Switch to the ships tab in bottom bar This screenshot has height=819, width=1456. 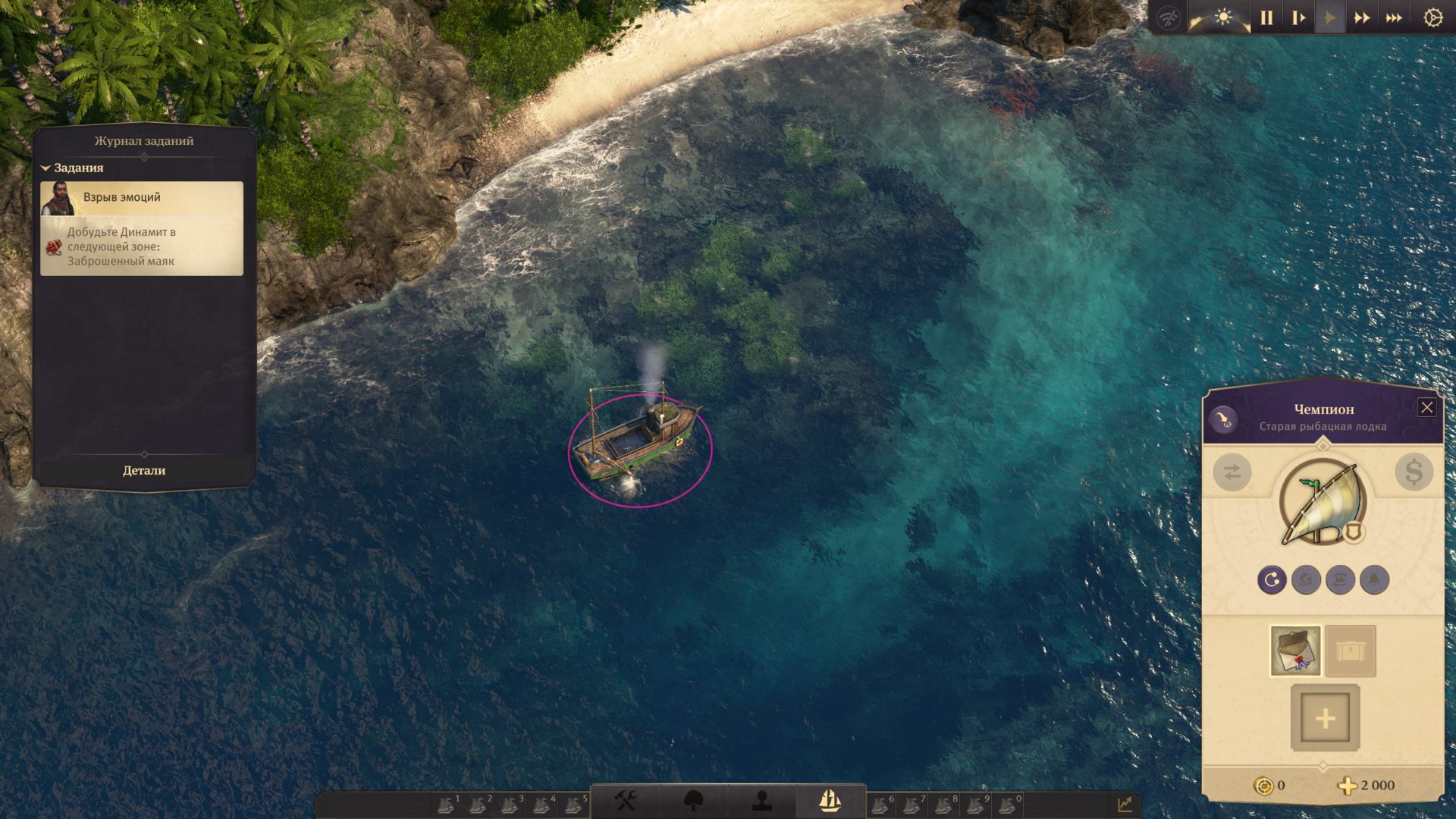tap(830, 801)
